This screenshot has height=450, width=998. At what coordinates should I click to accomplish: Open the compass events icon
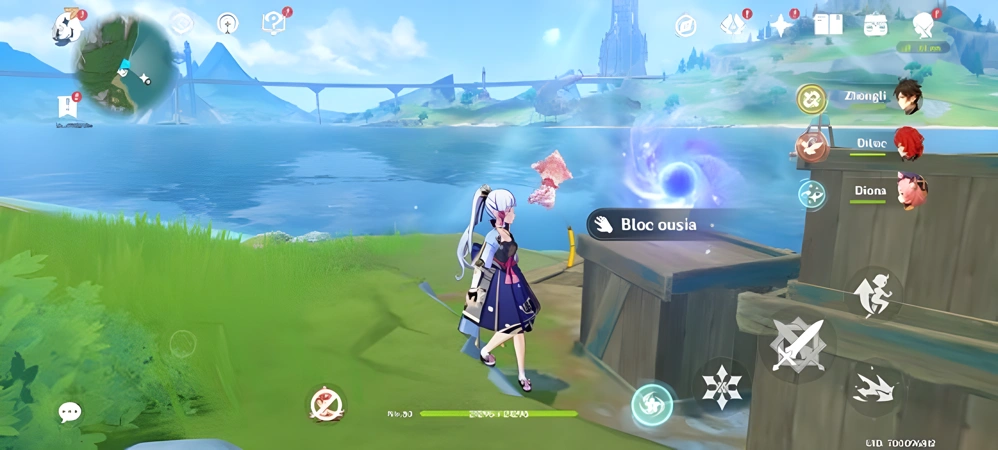(685, 25)
